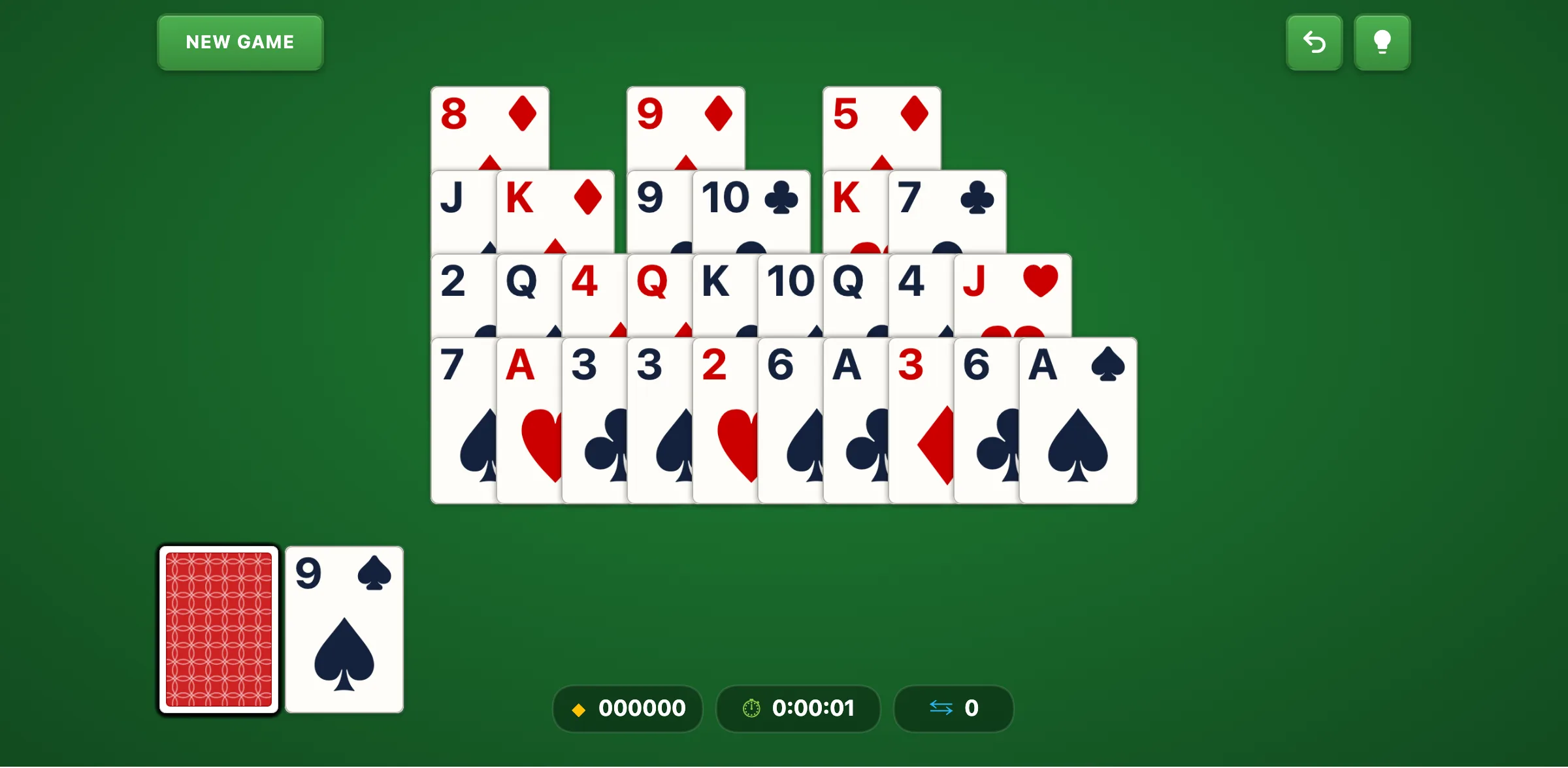Click the stopwatch timer icon
Screen dimensions: 1568x768
751,709
